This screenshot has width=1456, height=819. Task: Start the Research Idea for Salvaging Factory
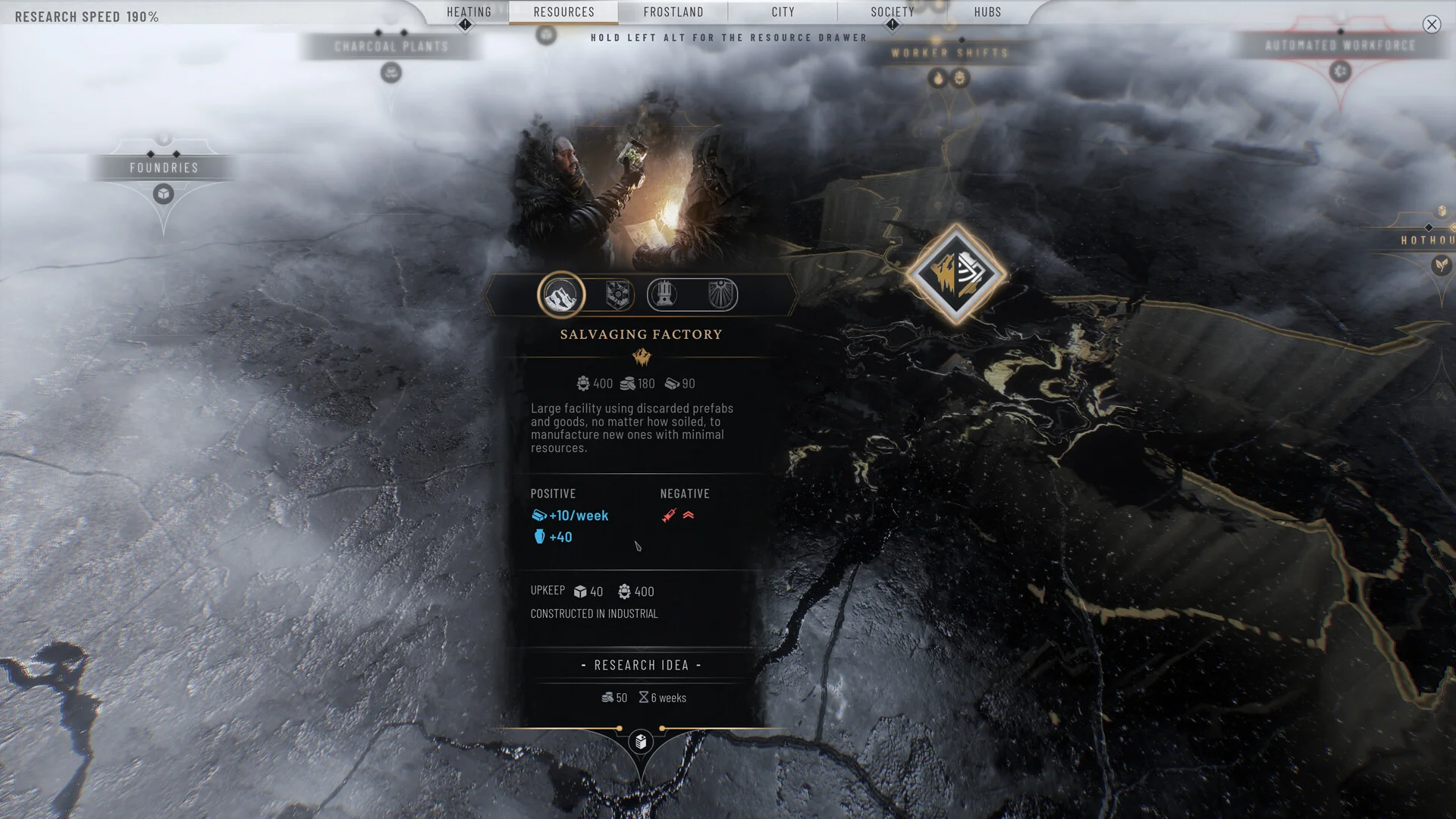pos(641,665)
